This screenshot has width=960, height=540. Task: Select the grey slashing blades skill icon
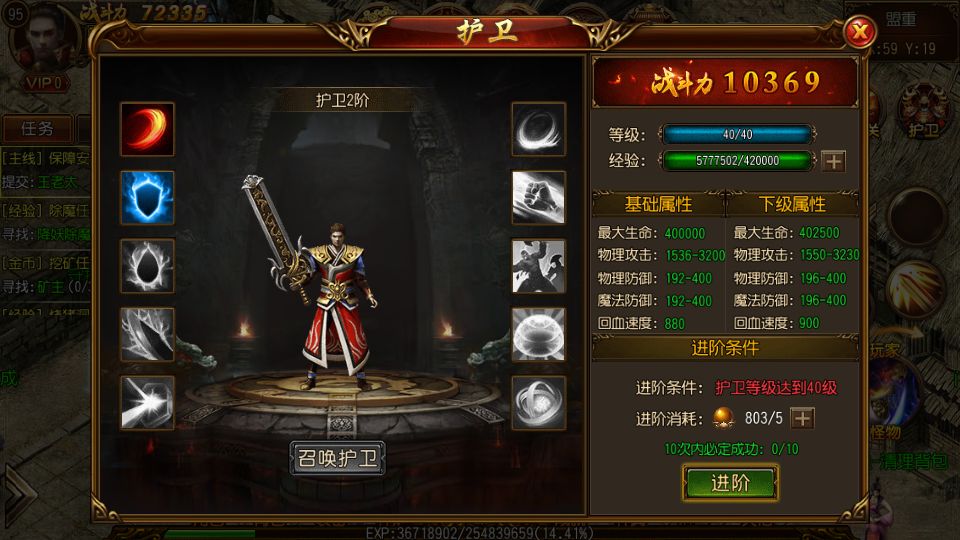[x=147, y=334]
